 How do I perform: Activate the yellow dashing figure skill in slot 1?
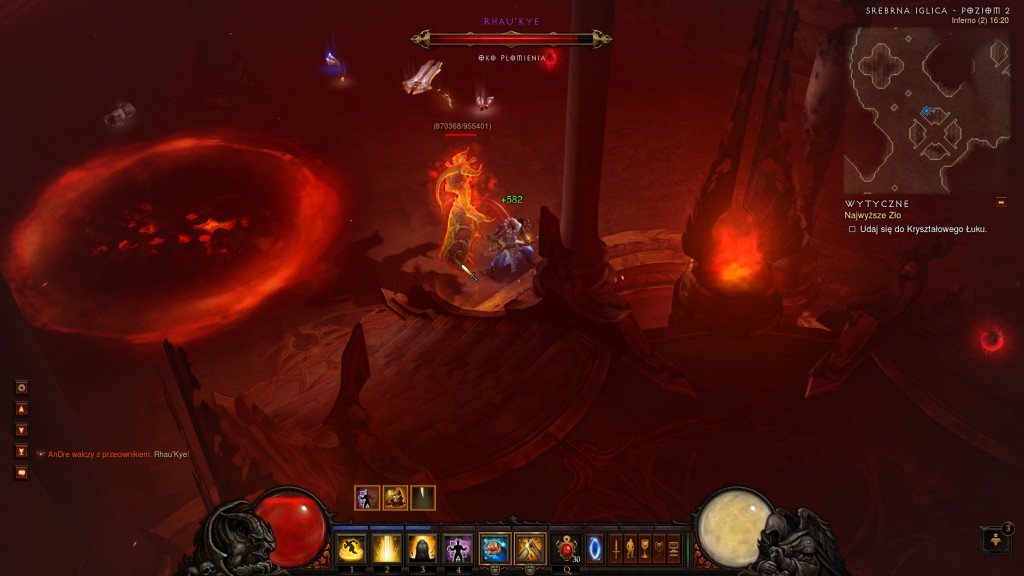[351, 548]
